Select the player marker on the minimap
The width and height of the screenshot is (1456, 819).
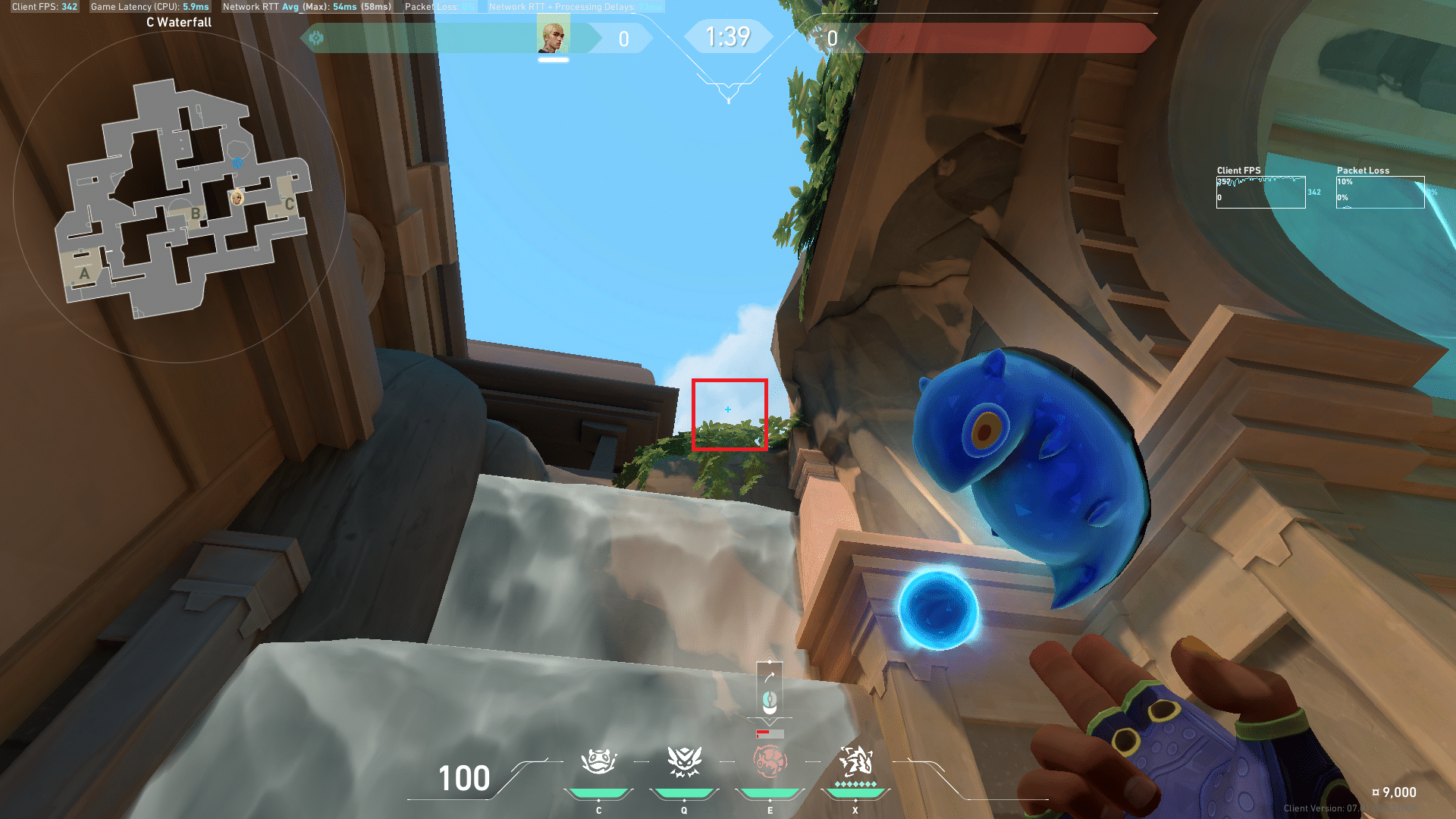tap(237, 198)
